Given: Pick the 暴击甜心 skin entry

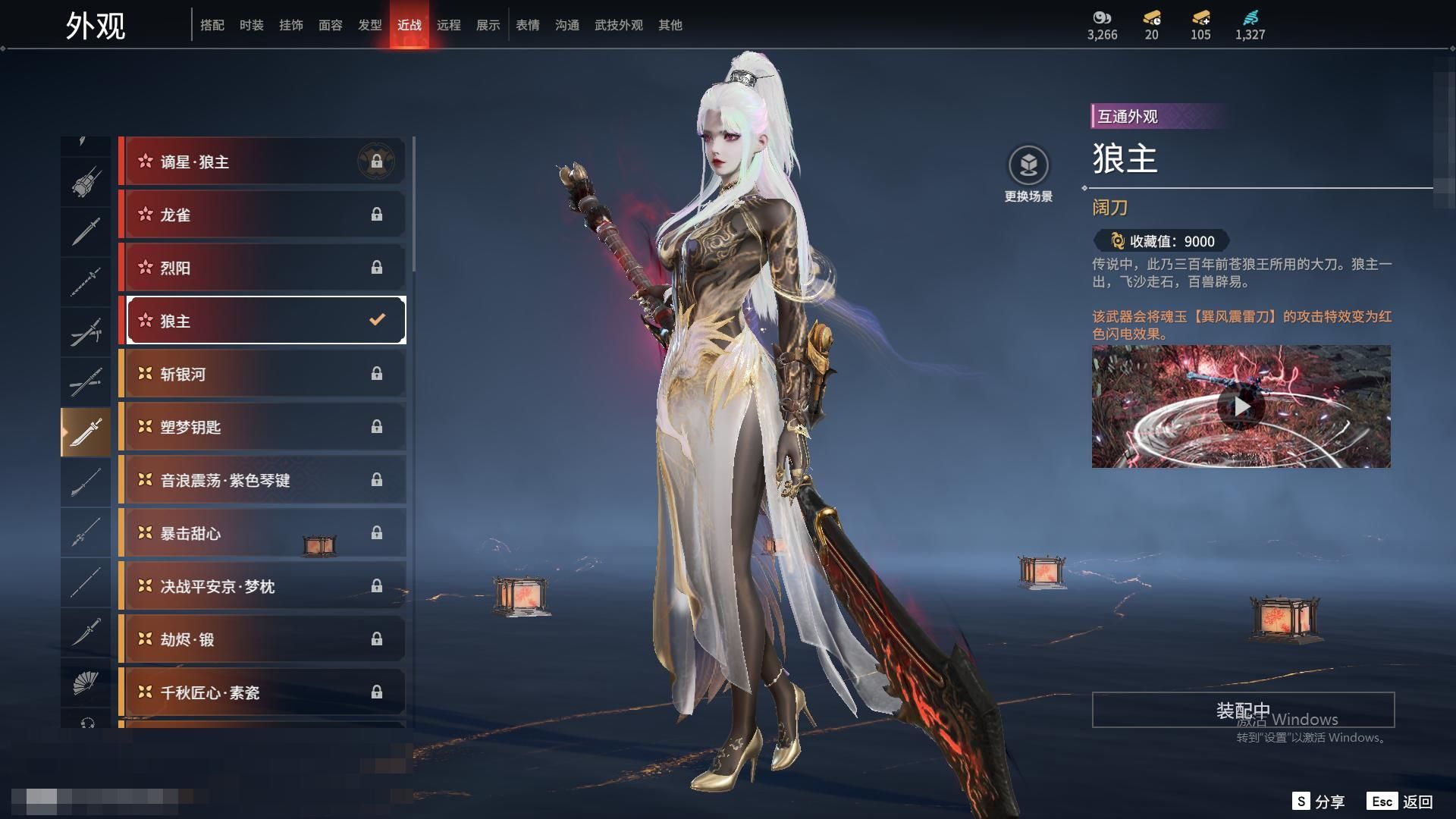Looking at the screenshot, I should [262, 533].
